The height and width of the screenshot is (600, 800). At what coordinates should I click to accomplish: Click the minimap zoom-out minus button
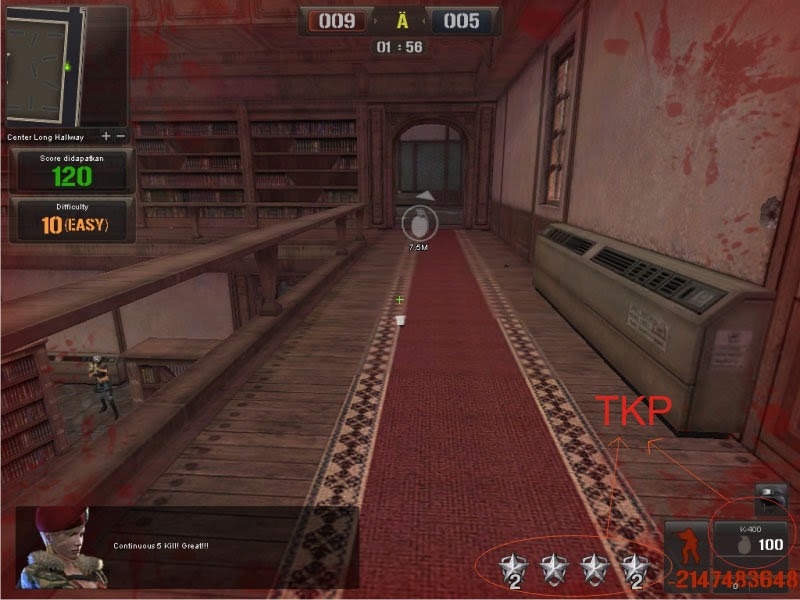coord(121,136)
